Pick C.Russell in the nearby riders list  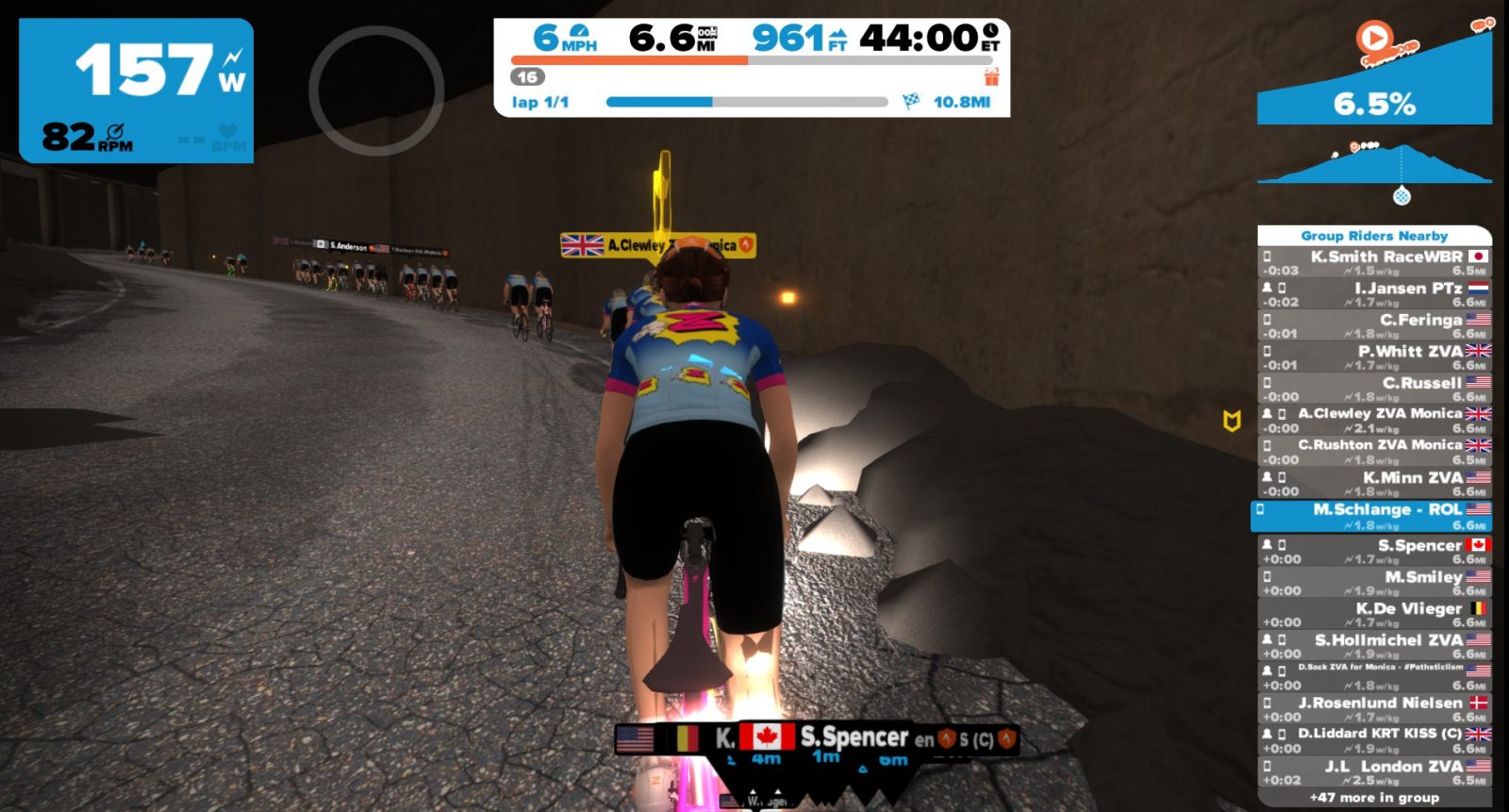[x=1374, y=389]
